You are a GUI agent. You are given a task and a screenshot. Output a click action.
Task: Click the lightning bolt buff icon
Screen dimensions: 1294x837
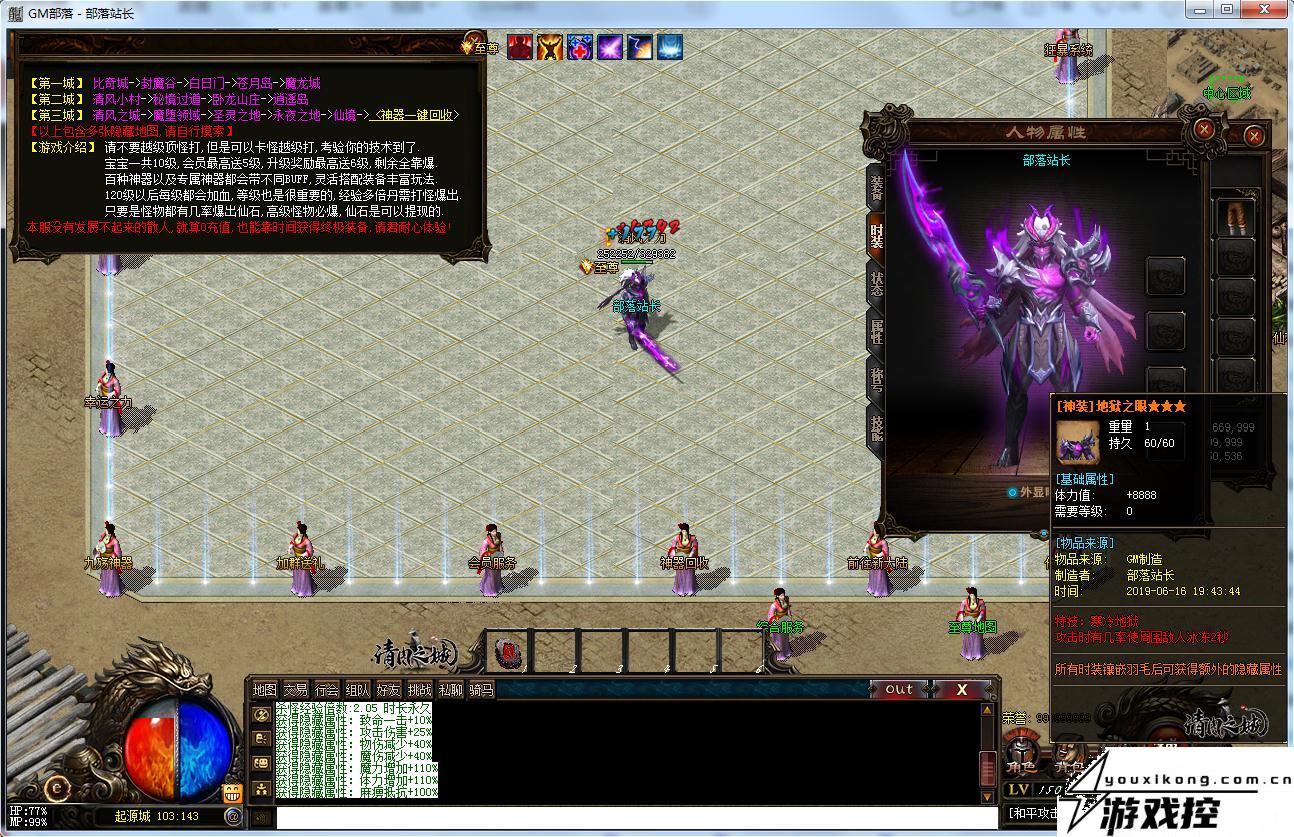click(640, 46)
